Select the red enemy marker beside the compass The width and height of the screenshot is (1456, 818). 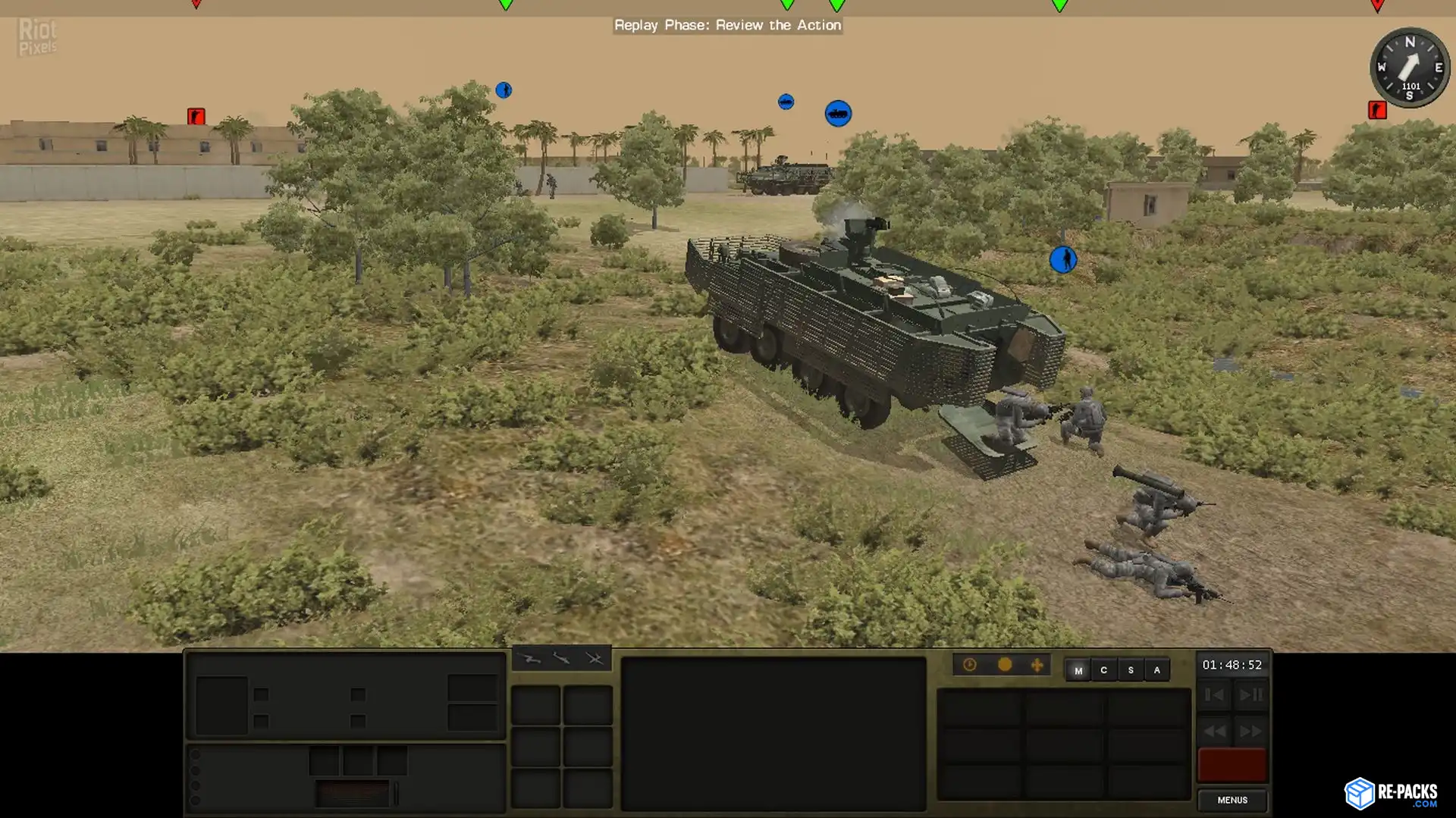[1377, 110]
